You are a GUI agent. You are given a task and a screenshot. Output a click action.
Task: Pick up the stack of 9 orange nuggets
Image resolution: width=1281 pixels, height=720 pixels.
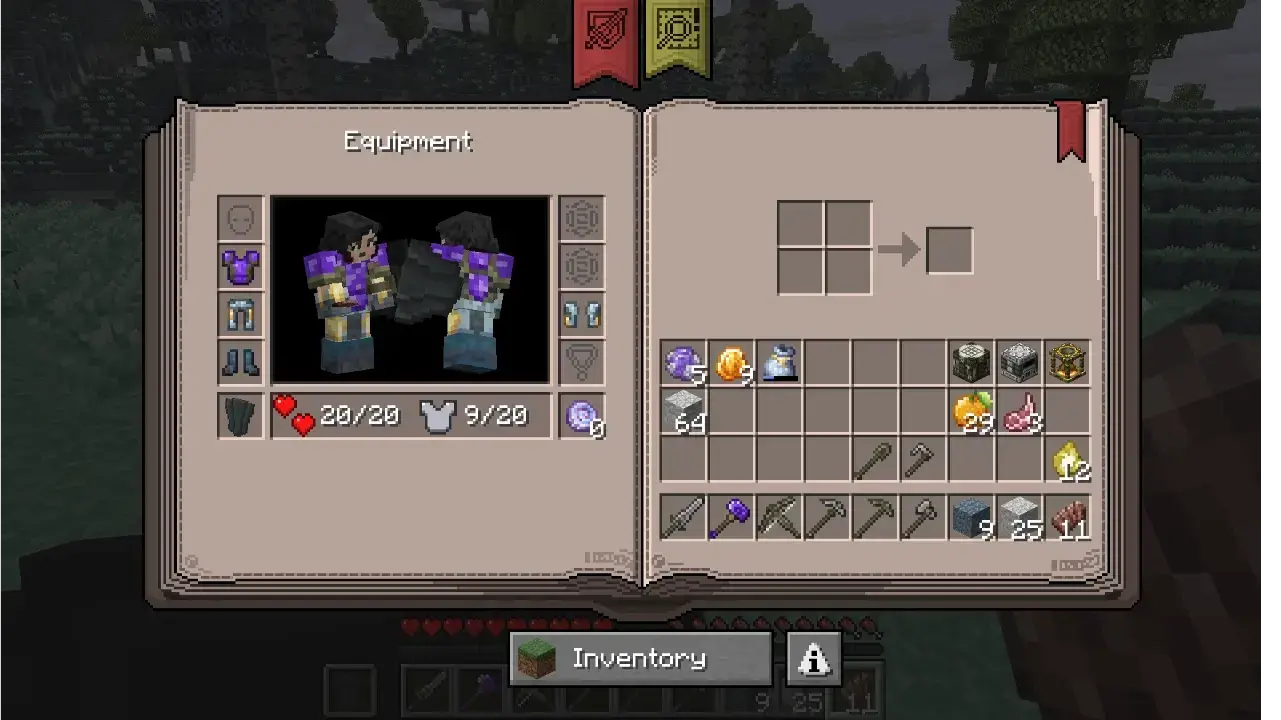[x=732, y=363]
